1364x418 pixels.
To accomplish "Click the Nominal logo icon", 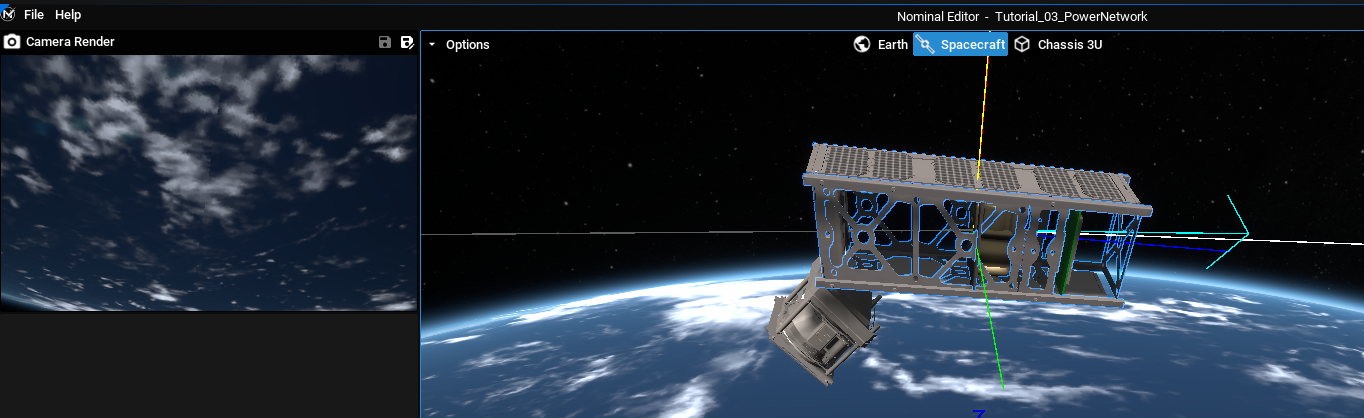I will click(9, 15).
